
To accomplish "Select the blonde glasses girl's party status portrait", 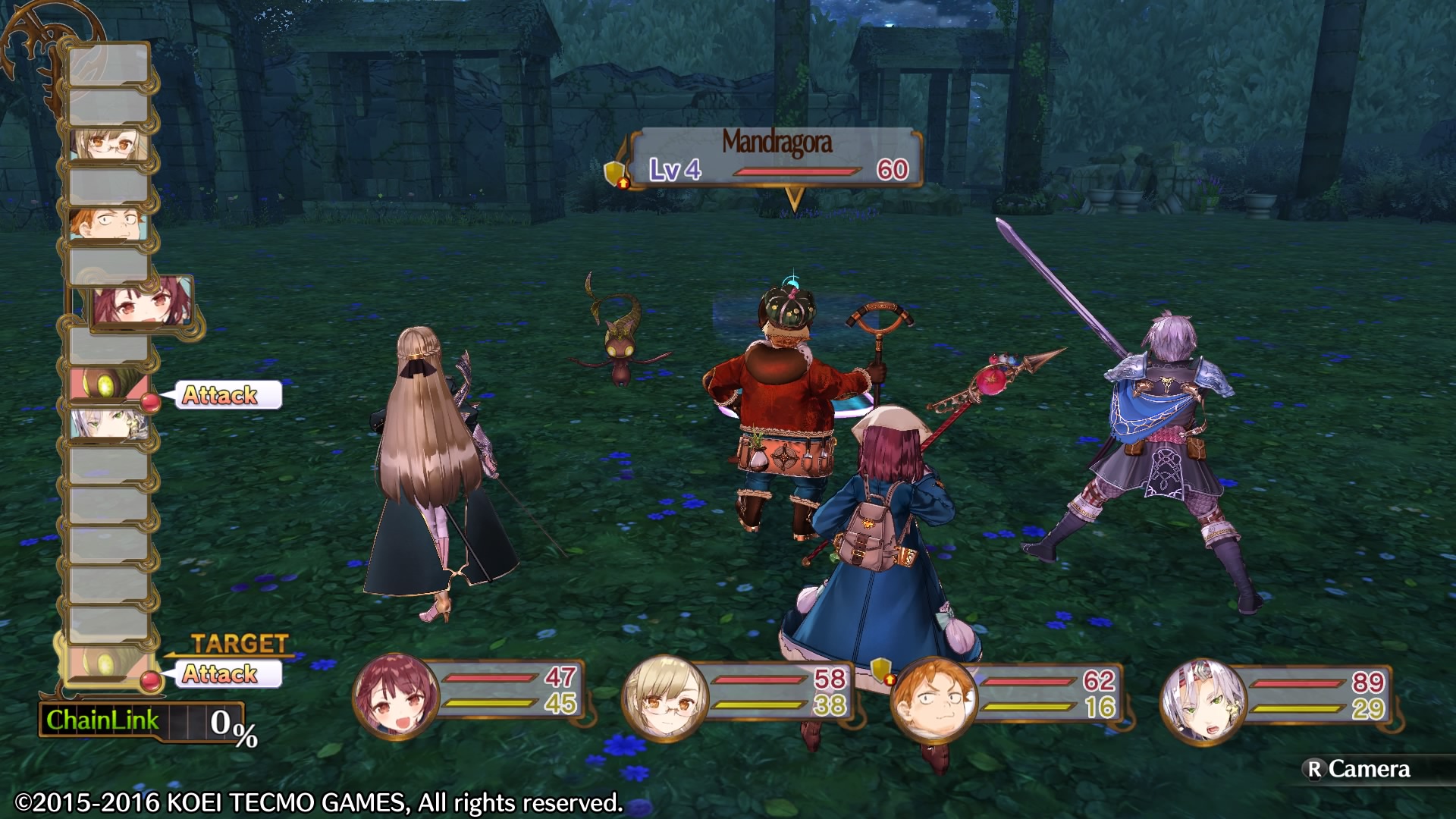I will (665, 698).
